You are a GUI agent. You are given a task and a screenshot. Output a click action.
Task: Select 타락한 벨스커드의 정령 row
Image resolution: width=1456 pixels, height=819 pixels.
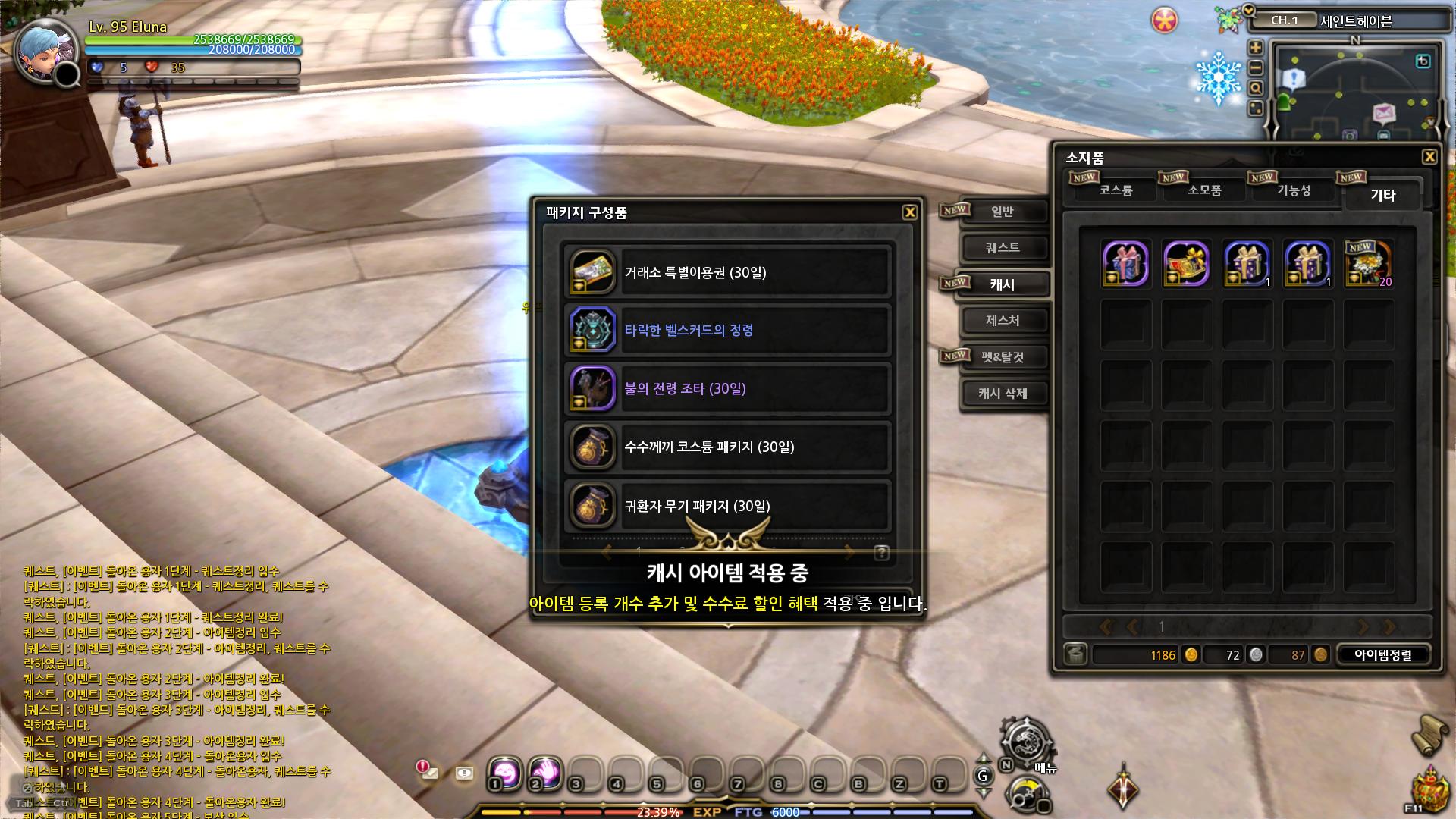[x=726, y=331]
